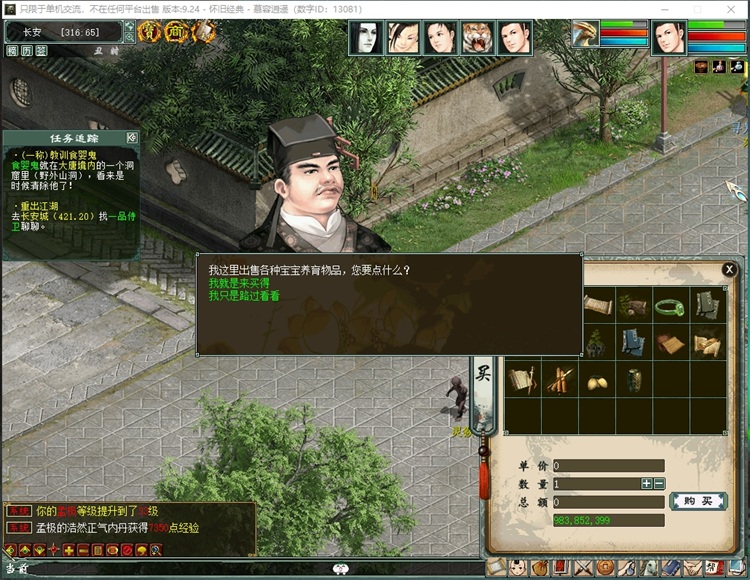Close the game window
This screenshot has height=580, width=750.
733,9
